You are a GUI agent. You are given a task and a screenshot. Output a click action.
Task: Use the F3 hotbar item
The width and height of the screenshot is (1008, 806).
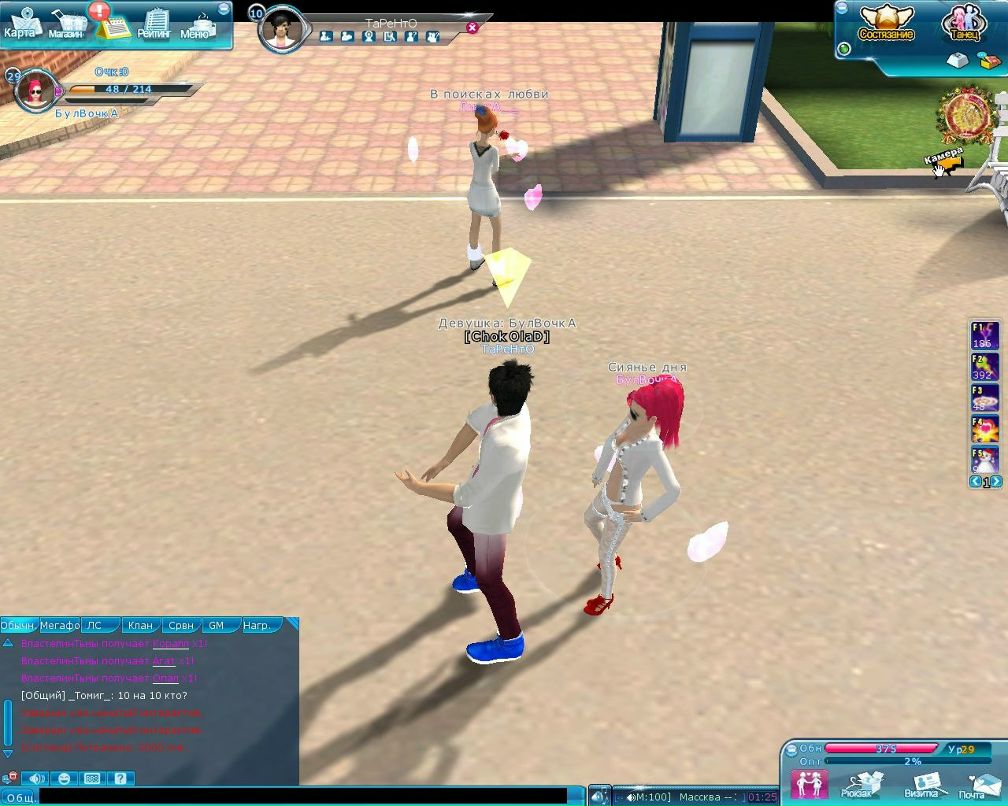click(x=985, y=398)
